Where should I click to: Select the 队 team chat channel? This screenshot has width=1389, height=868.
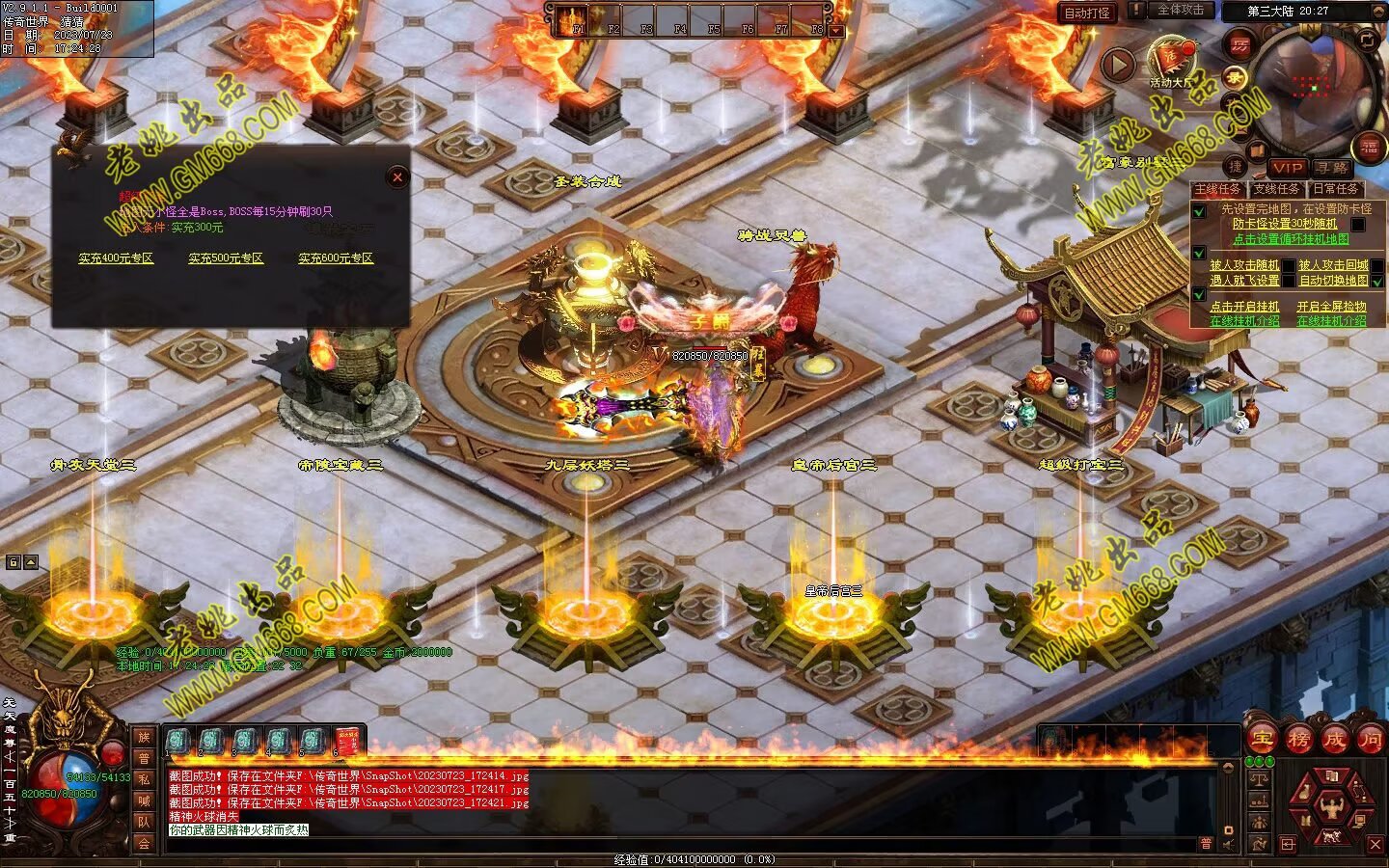144,822
